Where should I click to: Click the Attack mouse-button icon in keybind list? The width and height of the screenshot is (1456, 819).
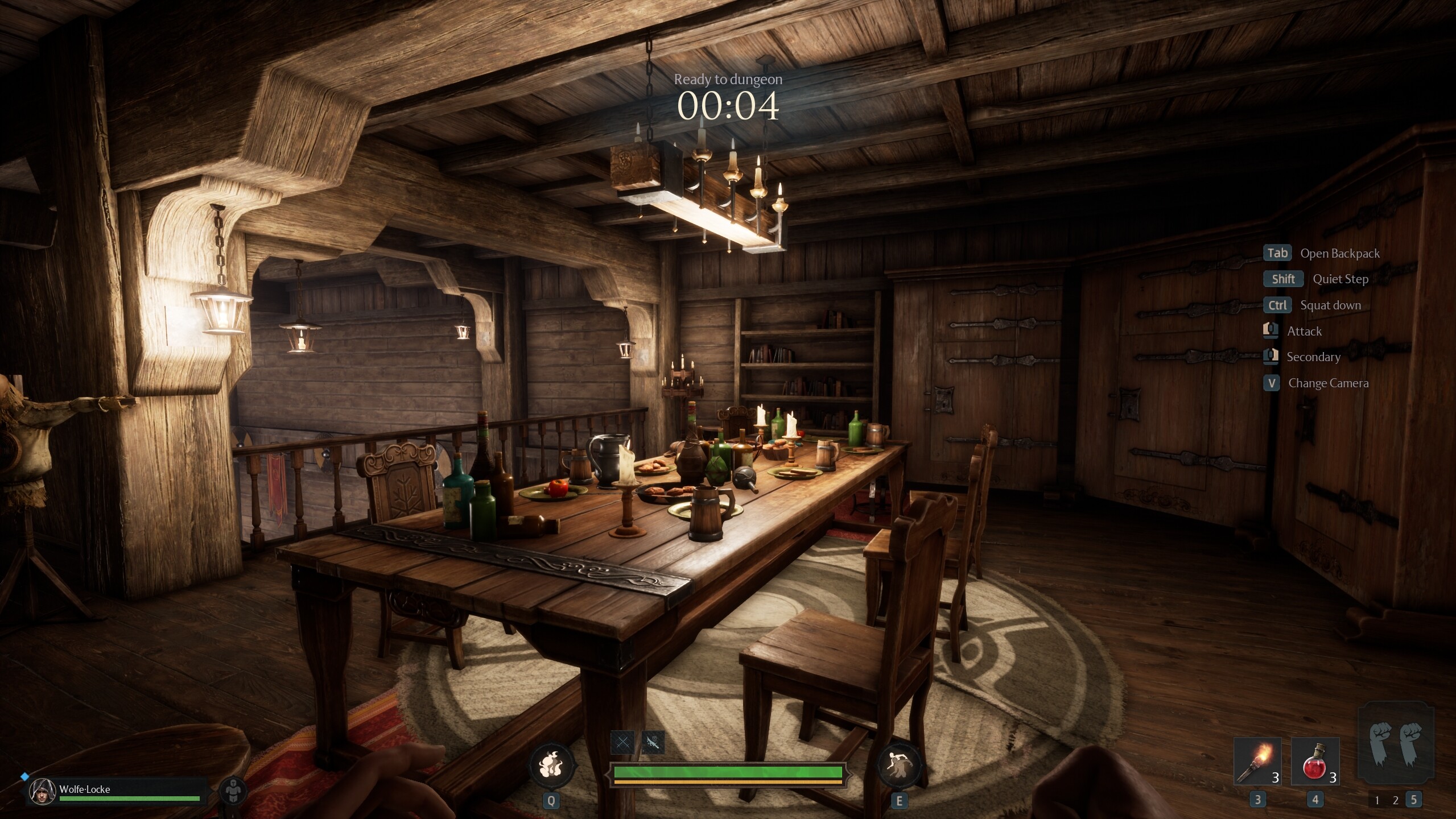tap(1271, 330)
